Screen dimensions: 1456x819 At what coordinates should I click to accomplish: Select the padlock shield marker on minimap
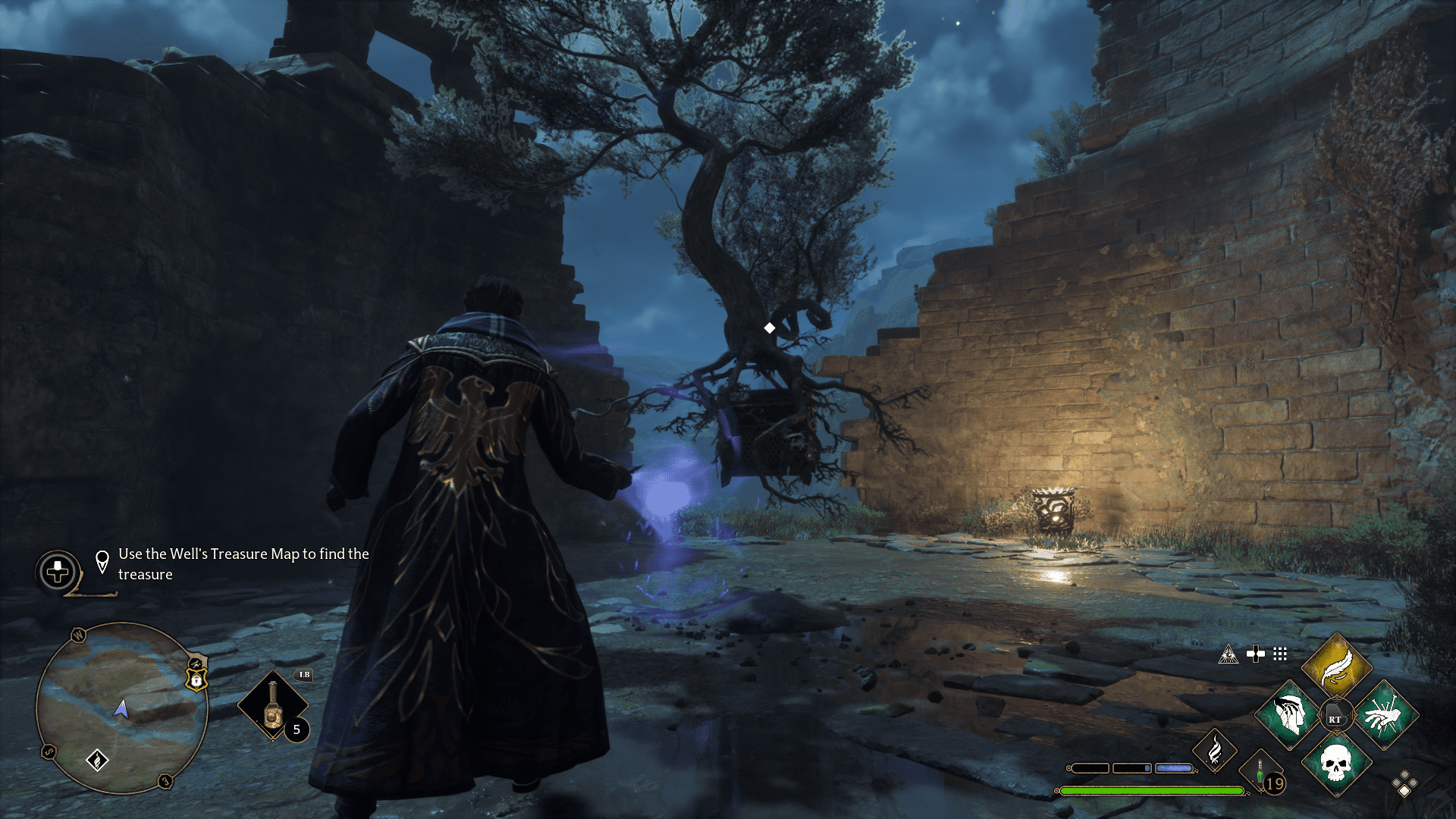tap(196, 679)
